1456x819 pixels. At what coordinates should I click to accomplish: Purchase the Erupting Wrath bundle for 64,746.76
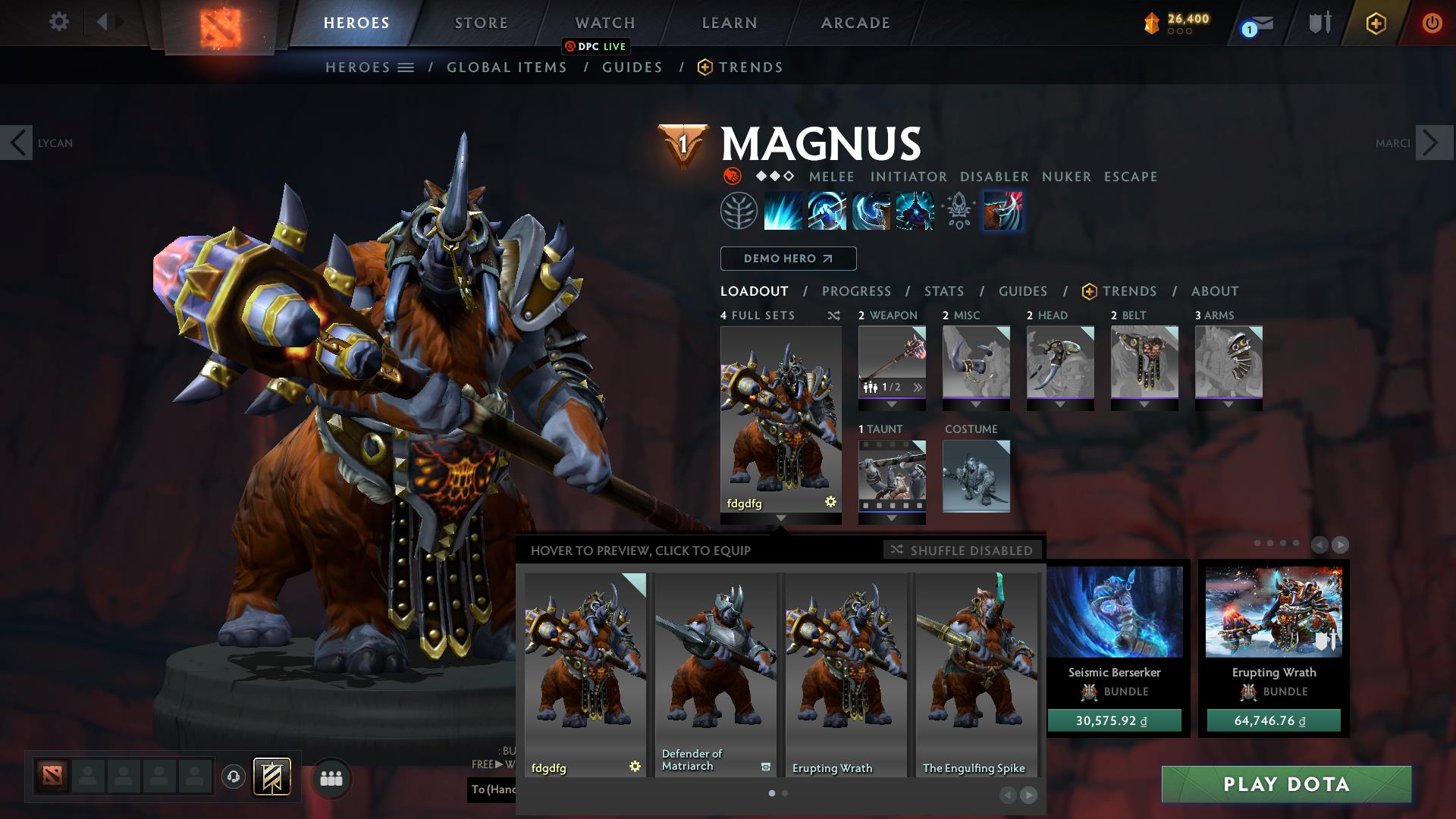coord(1273,720)
